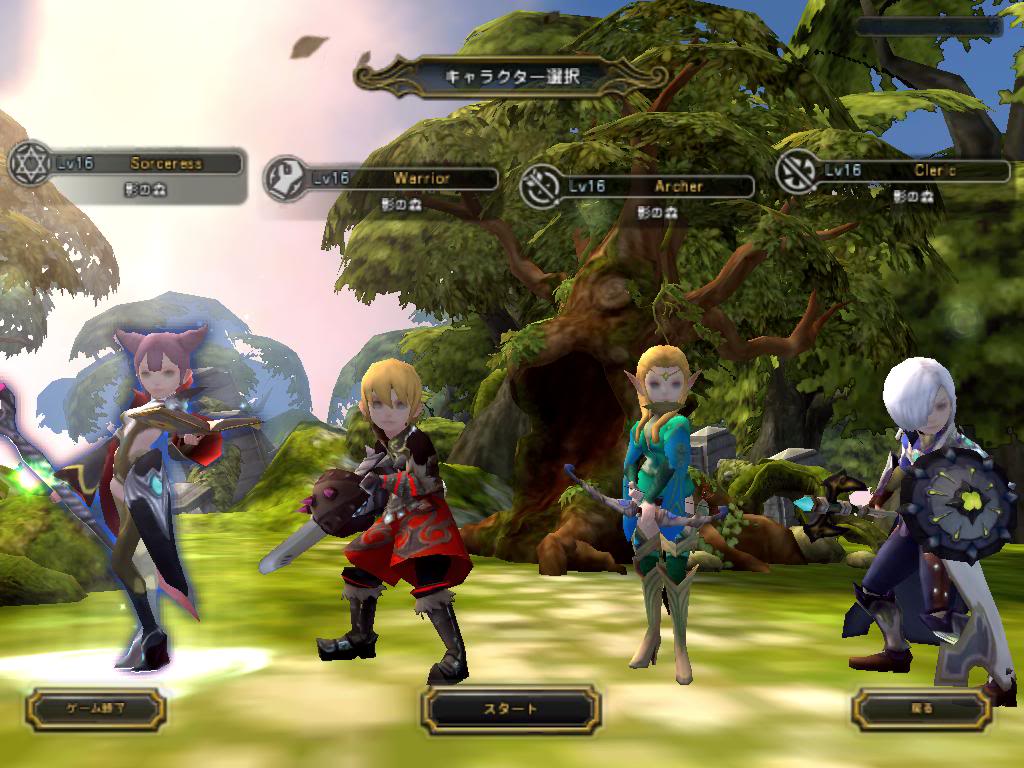Click the スタート start button
Image resolution: width=1024 pixels, height=768 pixels.
(x=511, y=709)
